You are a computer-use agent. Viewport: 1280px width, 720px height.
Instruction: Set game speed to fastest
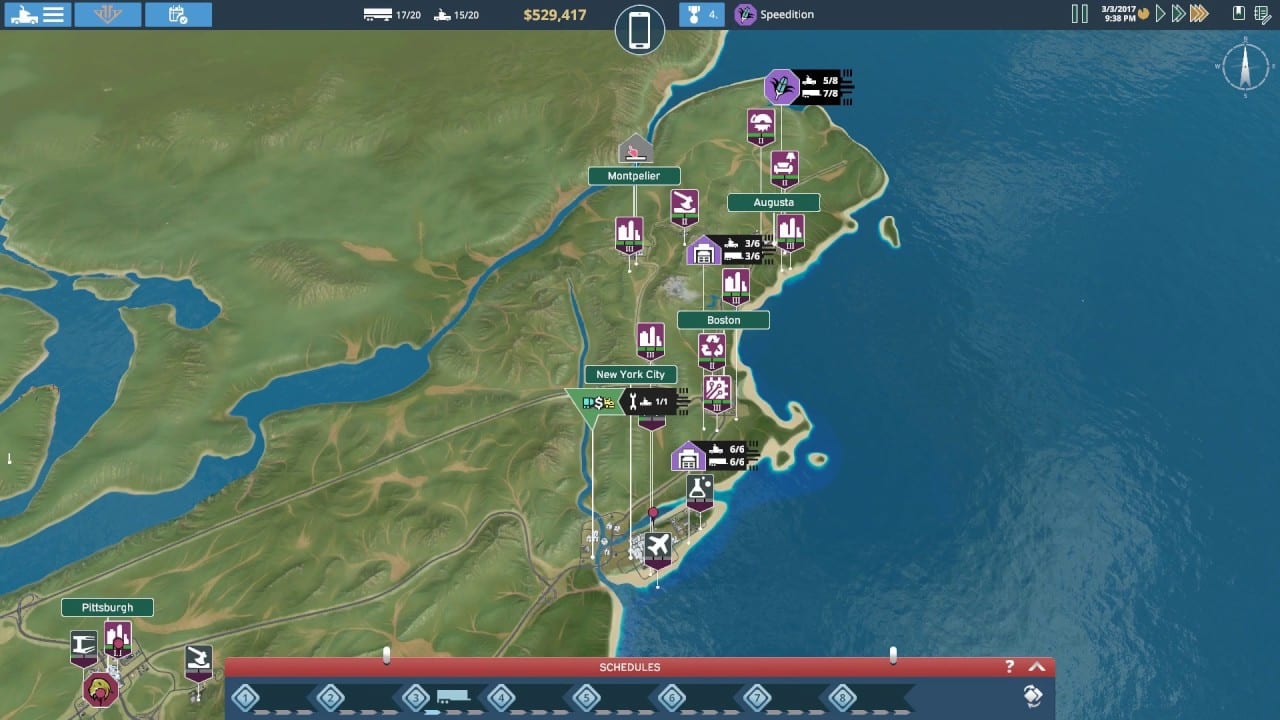pyautogui.click(x=1199, y=14)
